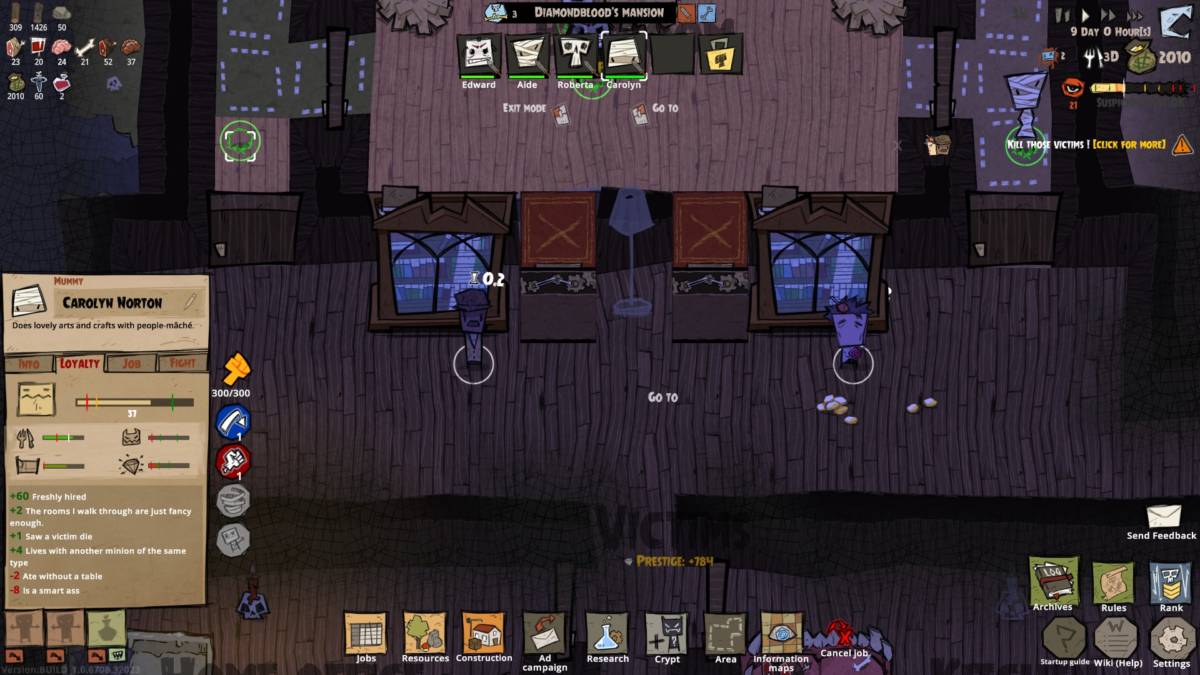Open the Area menu

726,634
